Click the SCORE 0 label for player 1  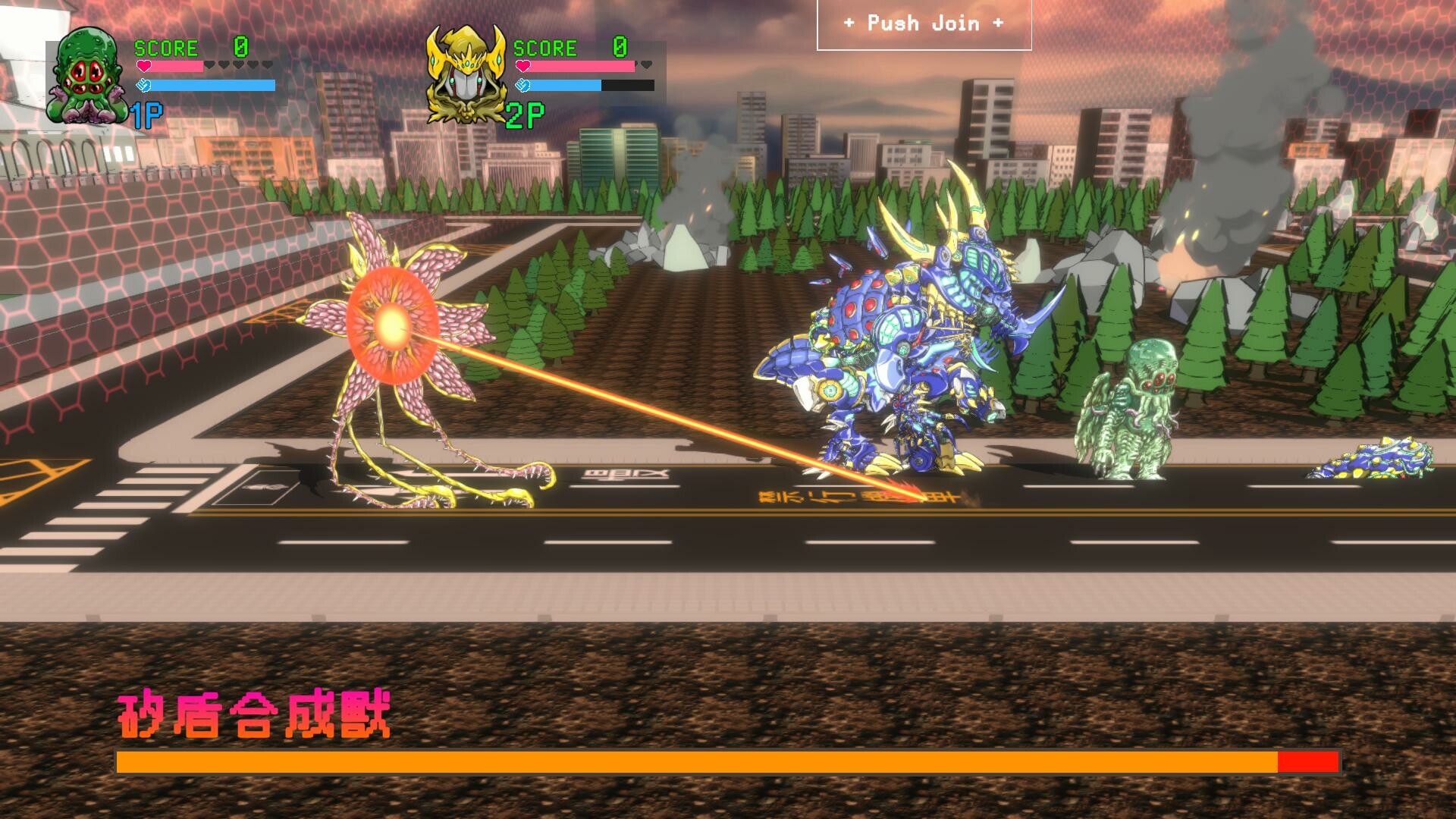166,48
